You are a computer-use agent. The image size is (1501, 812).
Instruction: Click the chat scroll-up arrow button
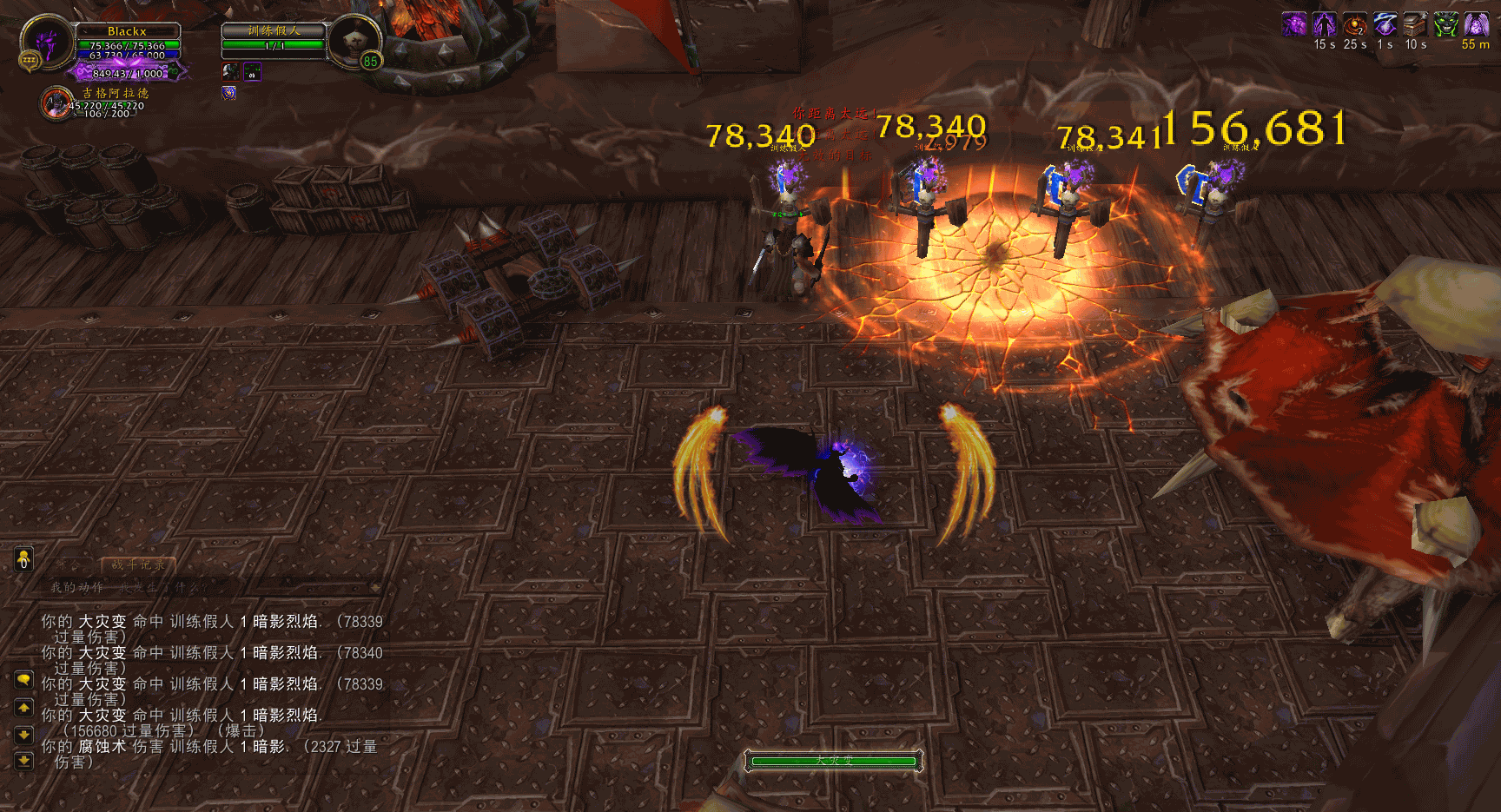[24, 709]
